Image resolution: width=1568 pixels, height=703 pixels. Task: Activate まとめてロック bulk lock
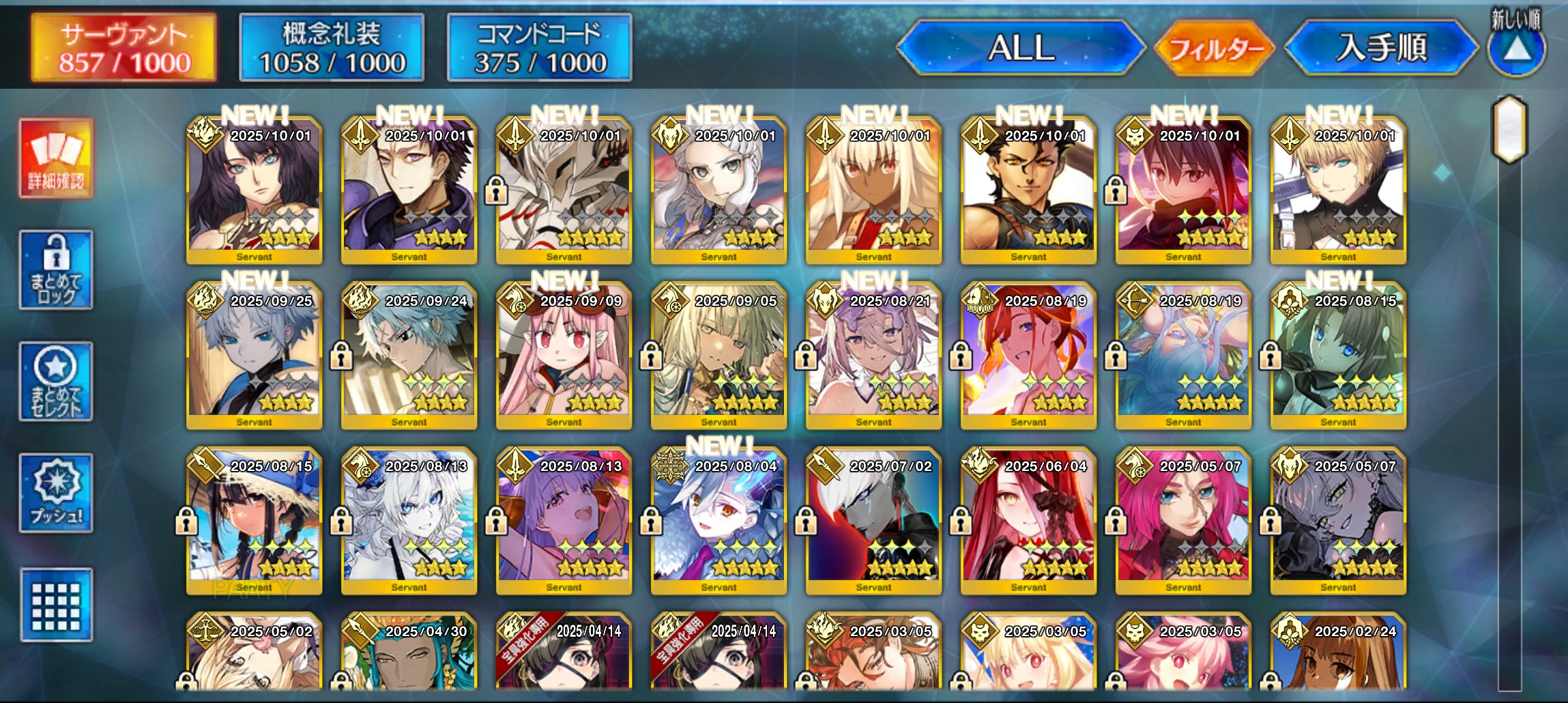tap(56, 270)
